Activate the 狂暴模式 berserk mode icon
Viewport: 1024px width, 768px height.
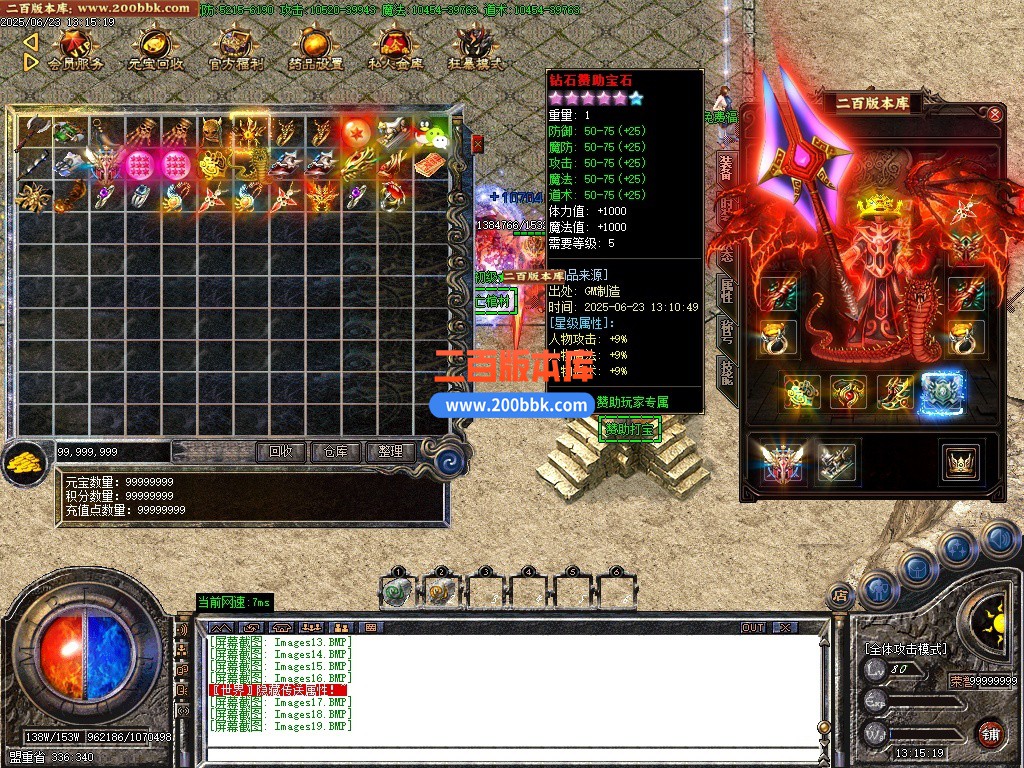[x=475, y=48]
